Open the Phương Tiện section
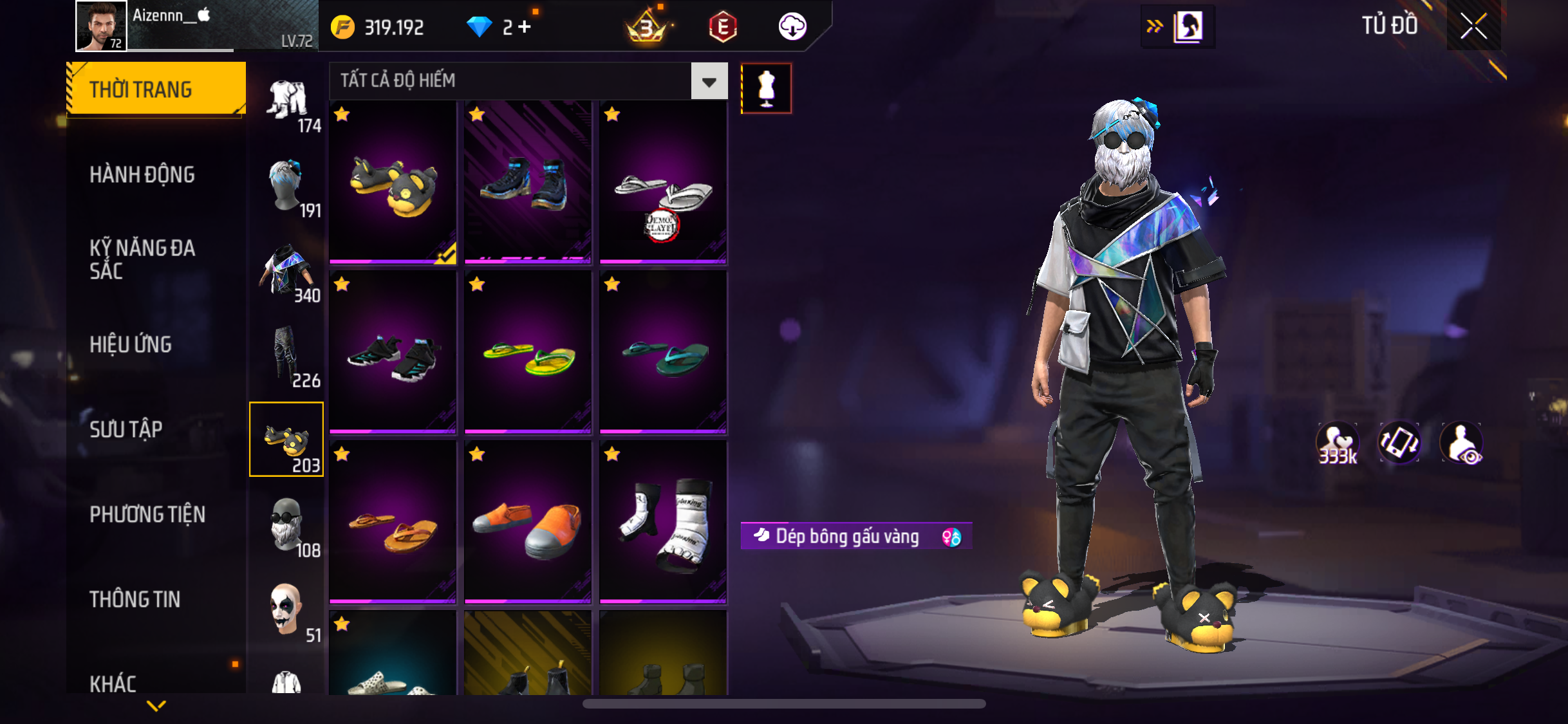Screen dimensions: 1568x724 [x=147, y=514]
